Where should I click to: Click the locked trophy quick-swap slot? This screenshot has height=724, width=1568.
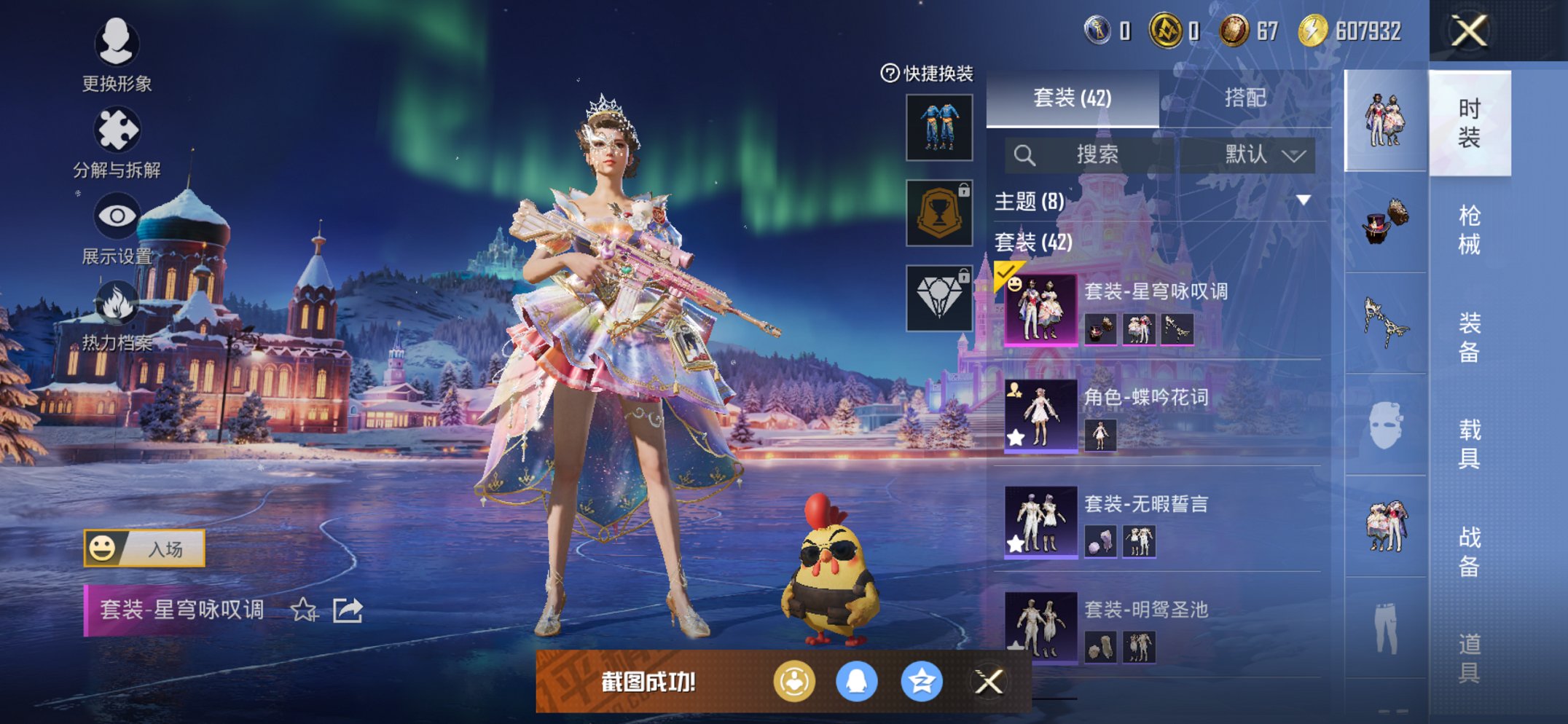tap(938, 214)
